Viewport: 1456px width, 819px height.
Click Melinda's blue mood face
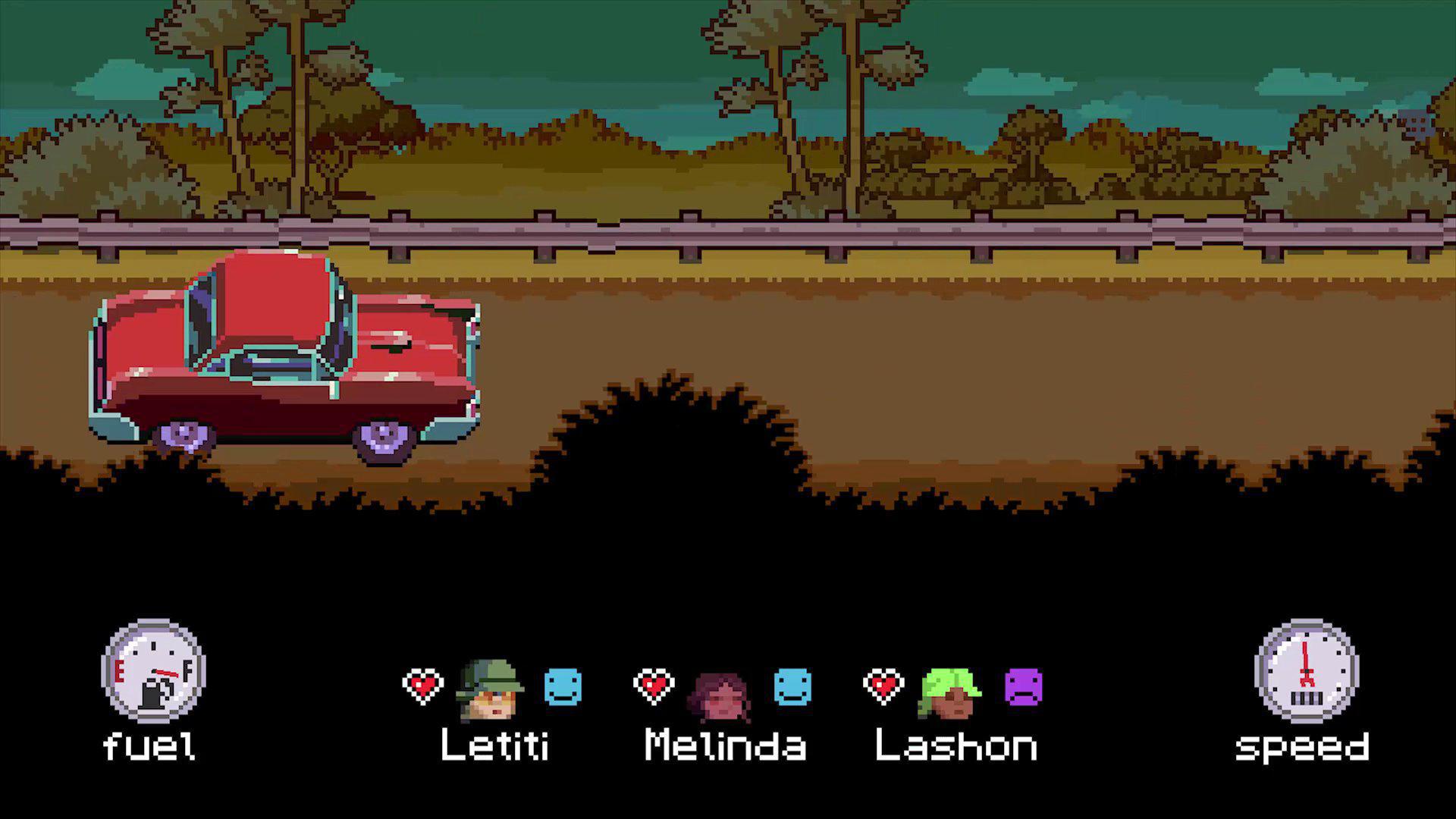[x=792, y=686]
